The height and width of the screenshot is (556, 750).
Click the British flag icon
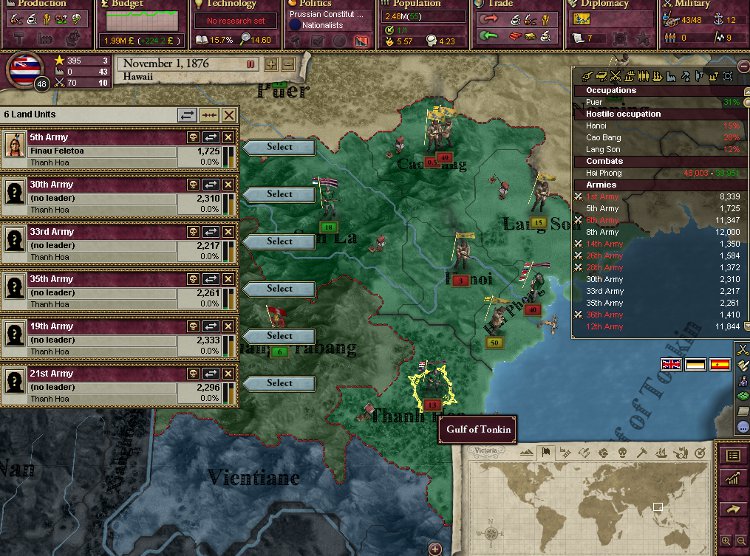point(669,364)
